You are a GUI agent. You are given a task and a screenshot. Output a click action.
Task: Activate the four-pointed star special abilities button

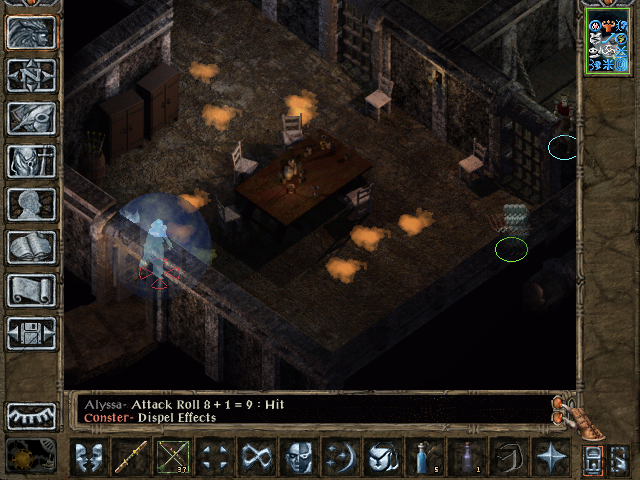coord(551,458)
